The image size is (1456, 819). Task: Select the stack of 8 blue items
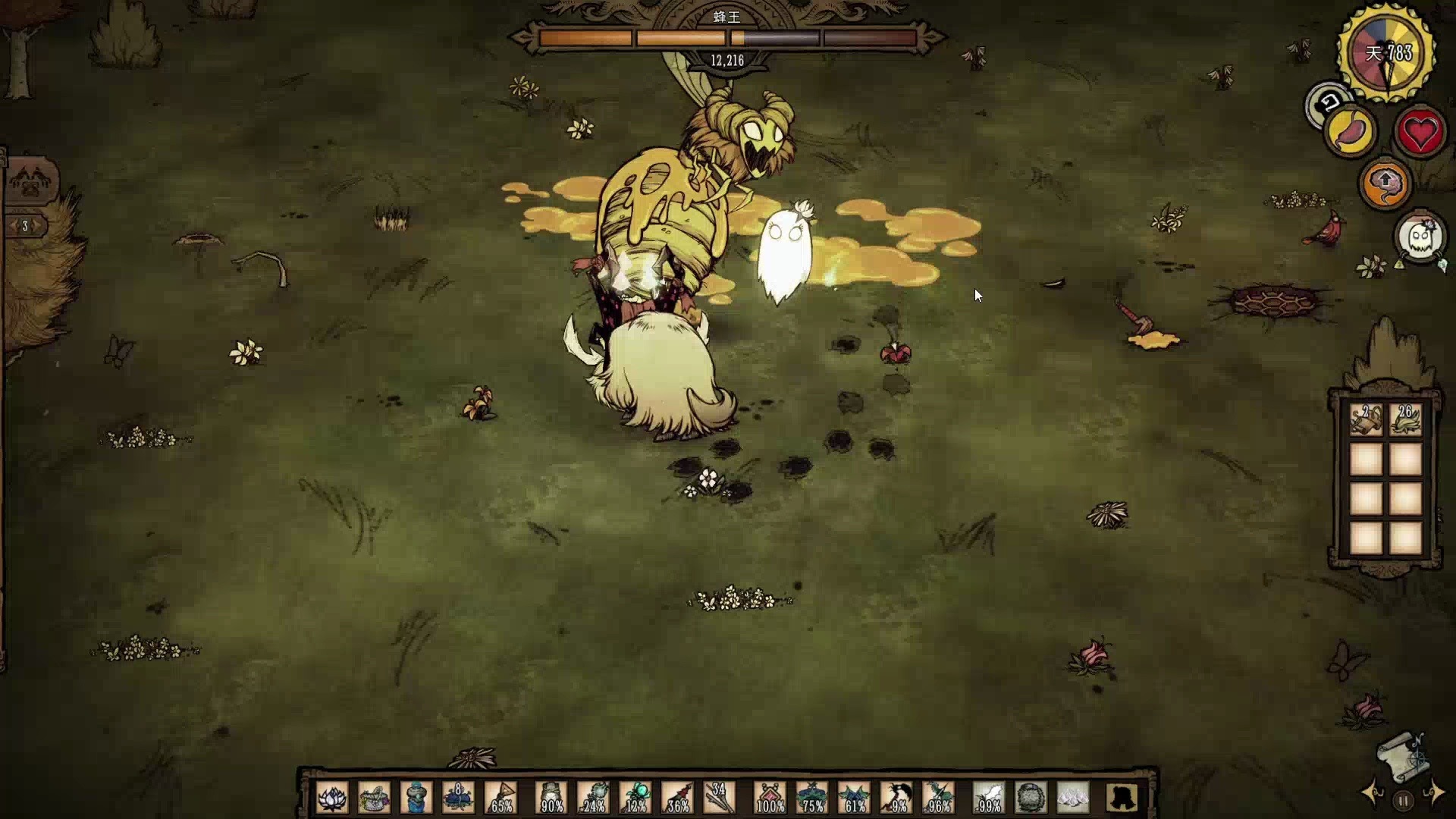(457, 799)
